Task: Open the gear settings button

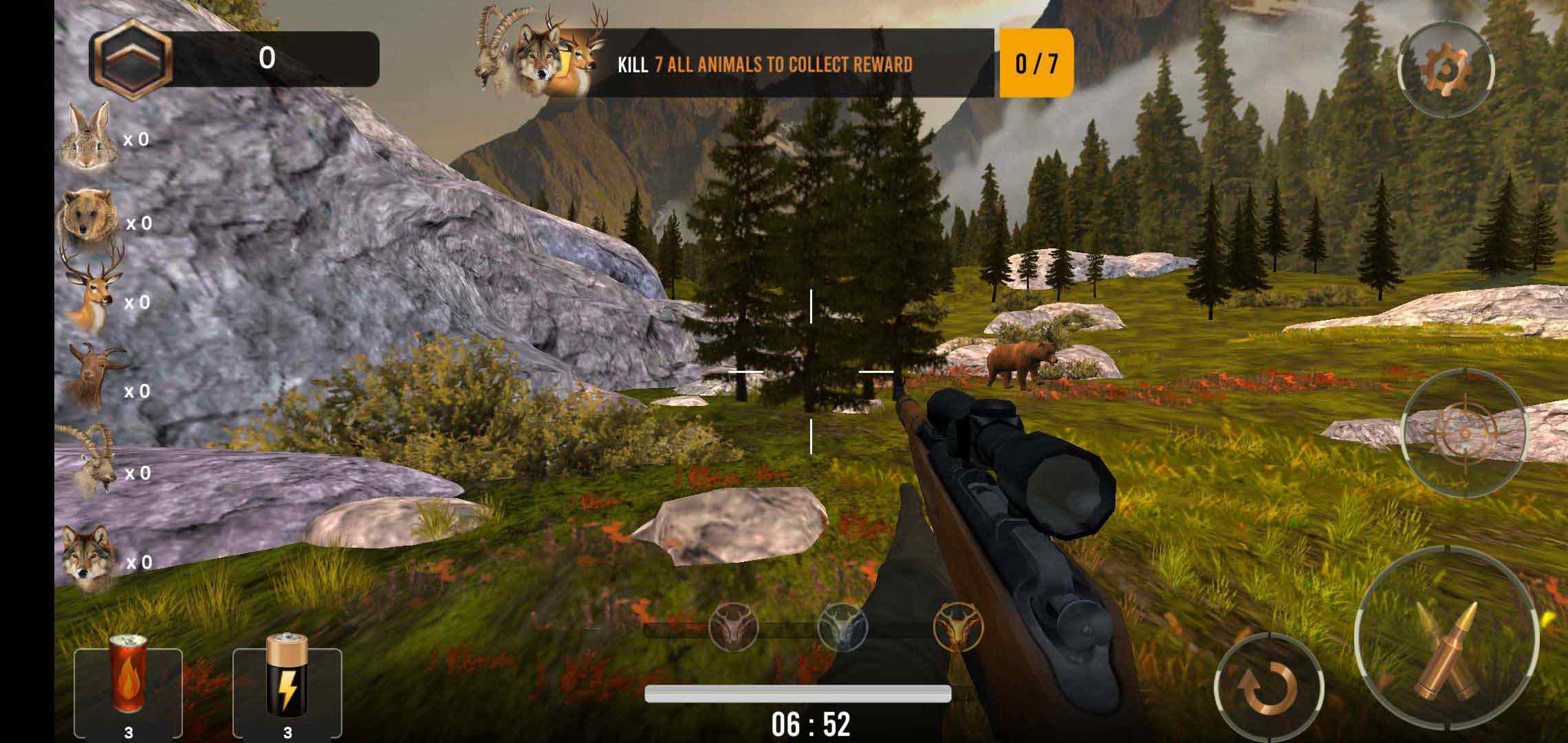Action: click(x=1446, y=69)
